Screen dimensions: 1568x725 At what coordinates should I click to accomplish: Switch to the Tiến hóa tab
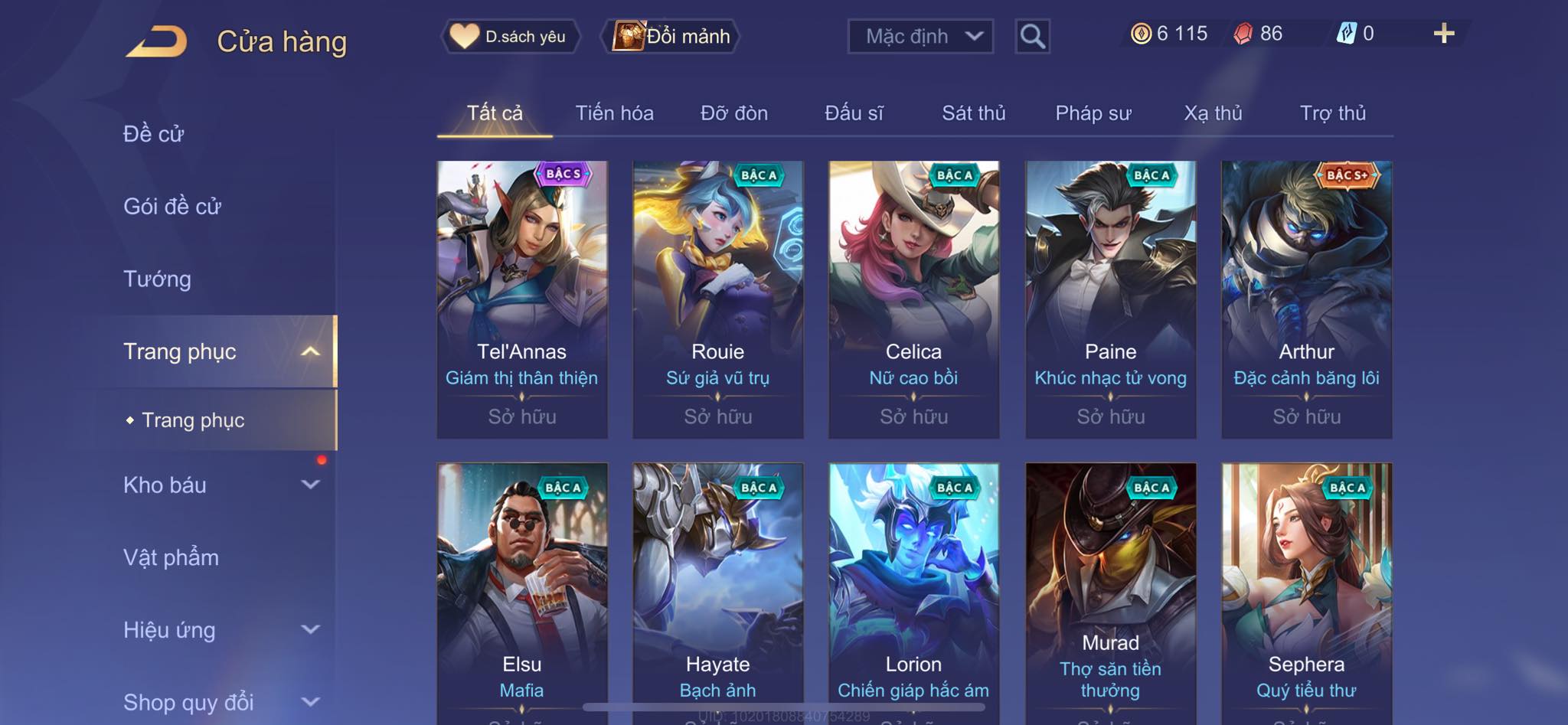(614, 113)
